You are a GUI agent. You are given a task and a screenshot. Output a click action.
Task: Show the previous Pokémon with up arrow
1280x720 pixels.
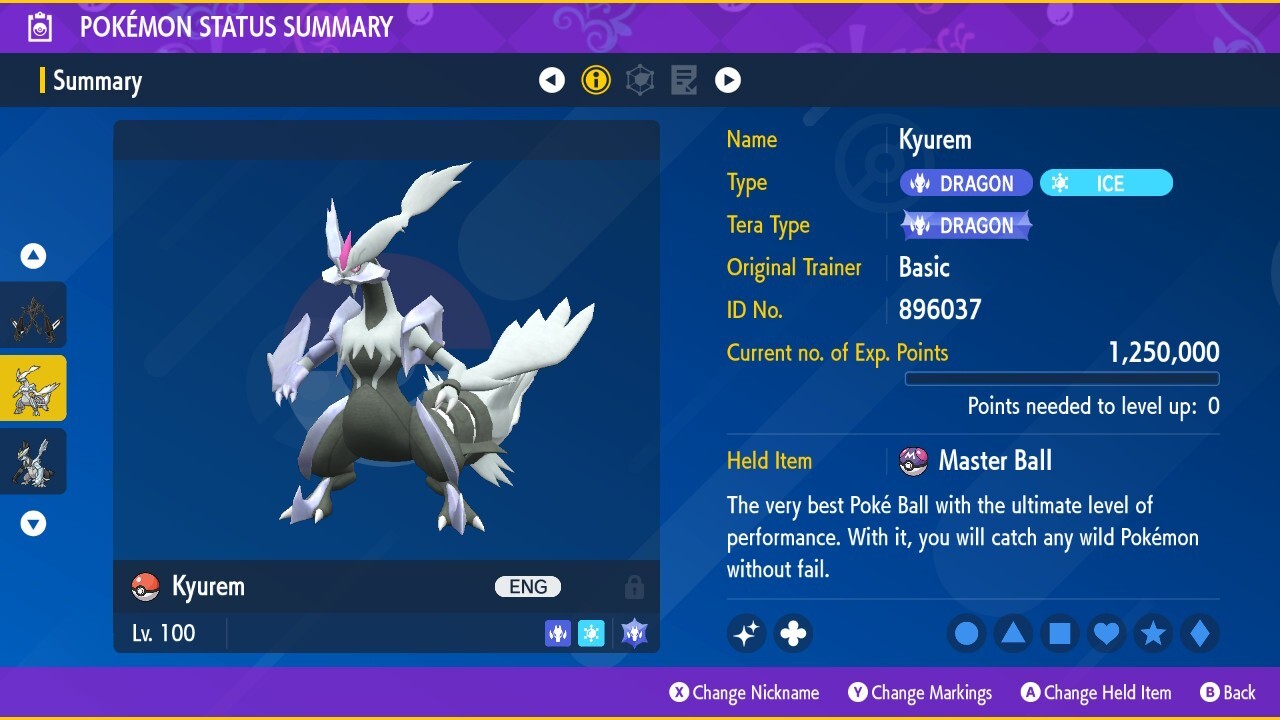(x=33, y=257)
